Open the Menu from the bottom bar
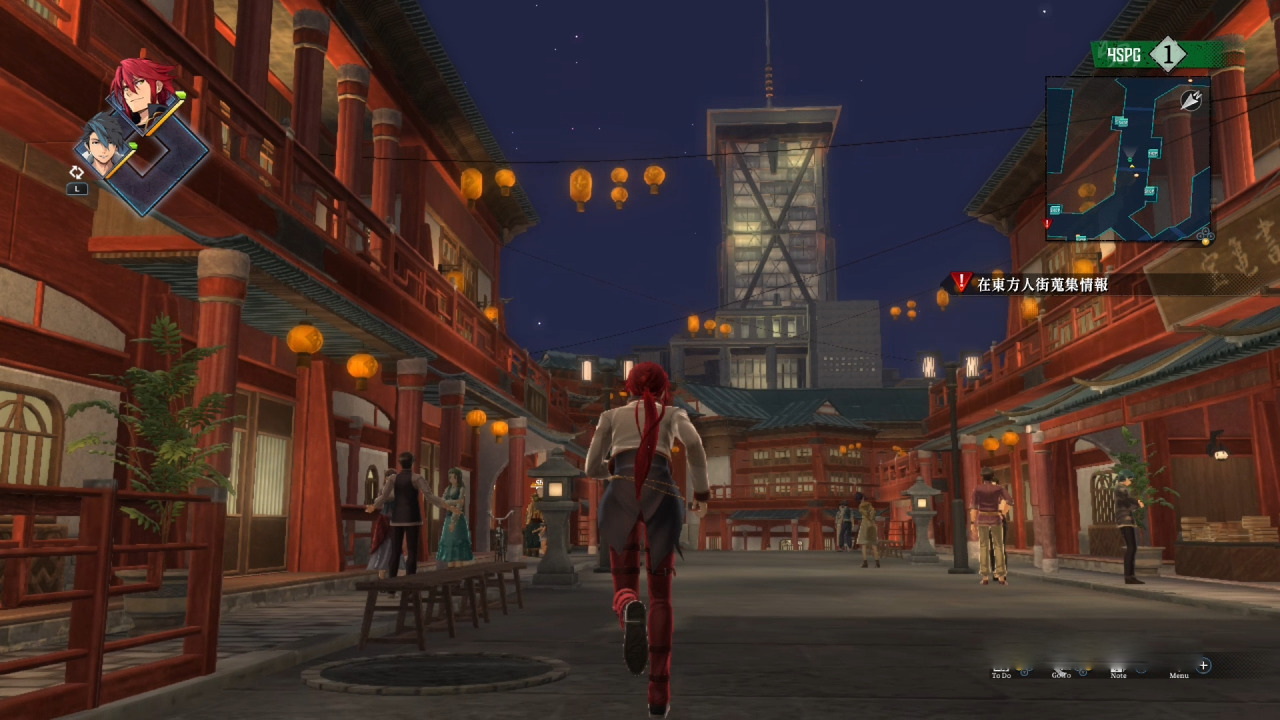This screenshot has height=720, width=1280. [1177, 673]
